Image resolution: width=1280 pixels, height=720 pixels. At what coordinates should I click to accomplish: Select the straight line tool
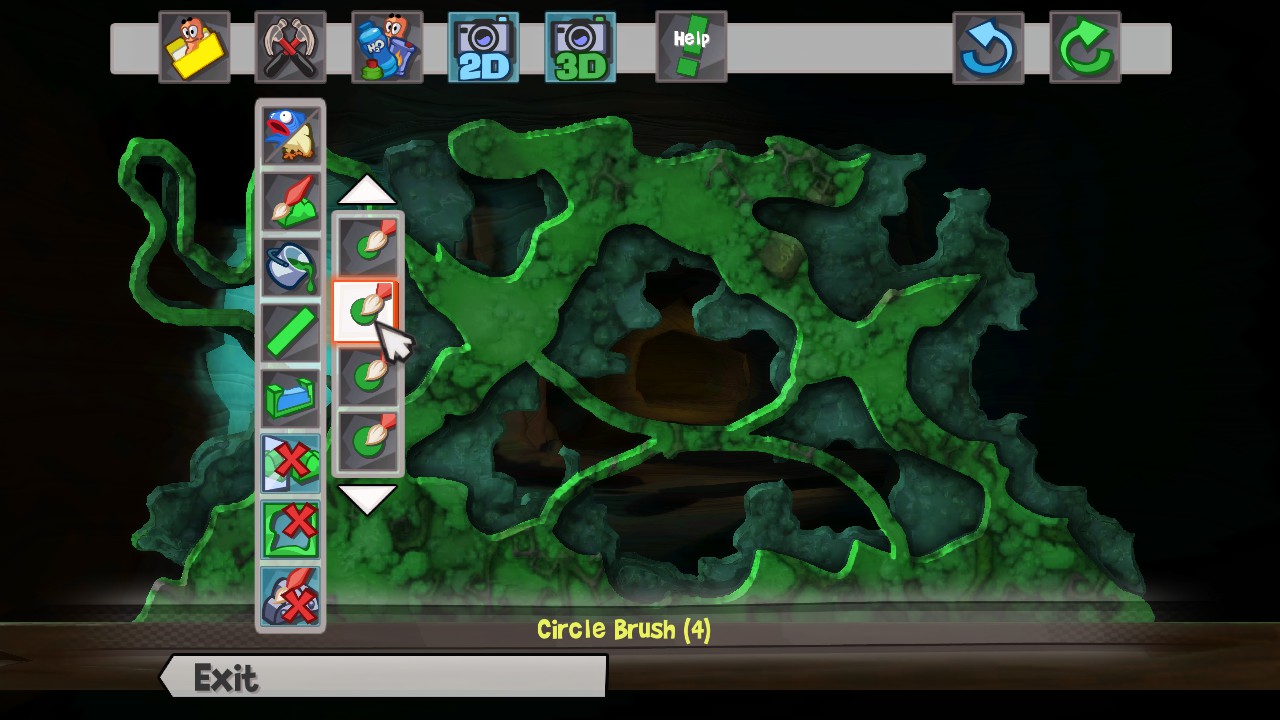coord(291,333)
